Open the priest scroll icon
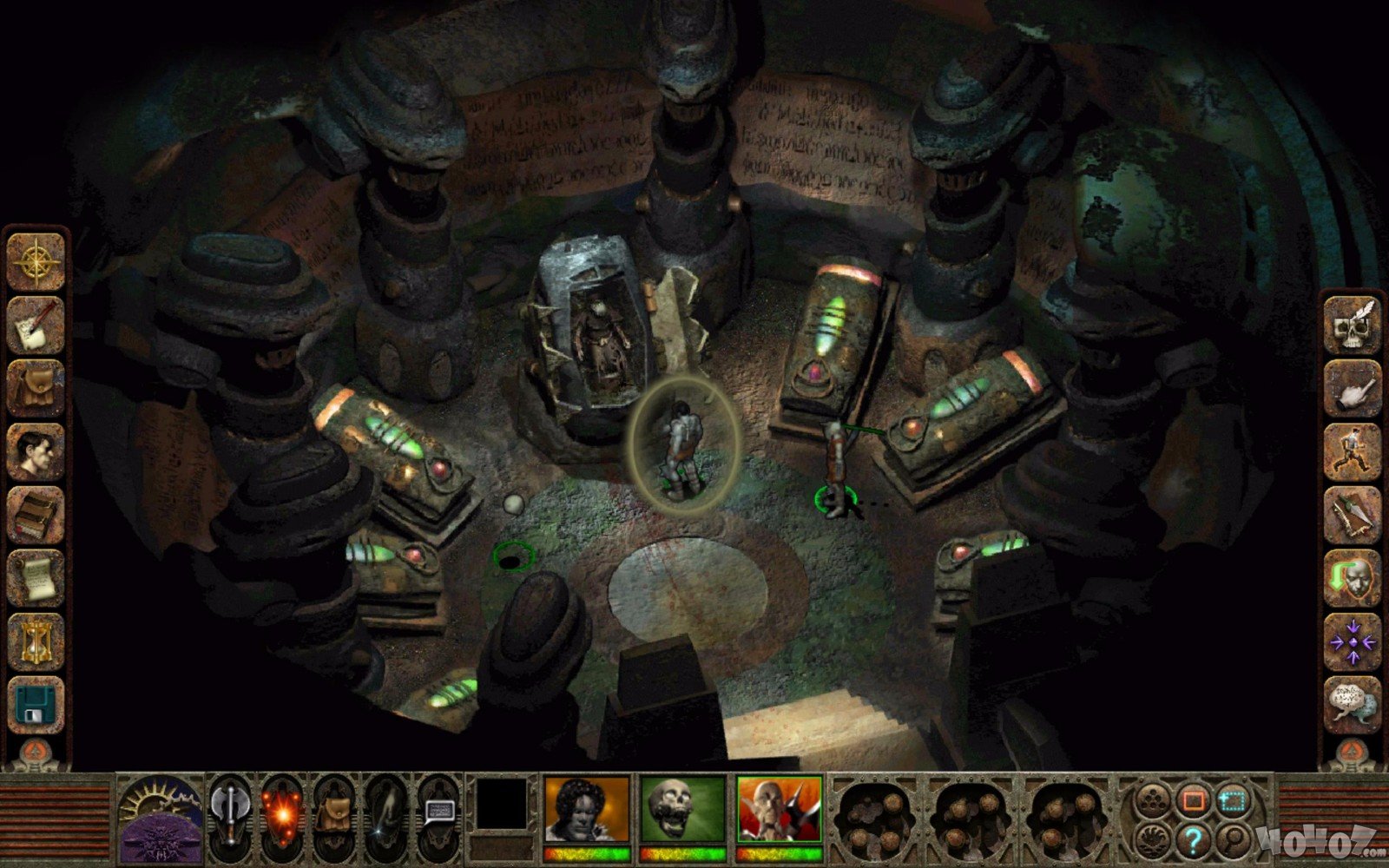The width and height of the screenshot is (1389, 868). point(36,578)
